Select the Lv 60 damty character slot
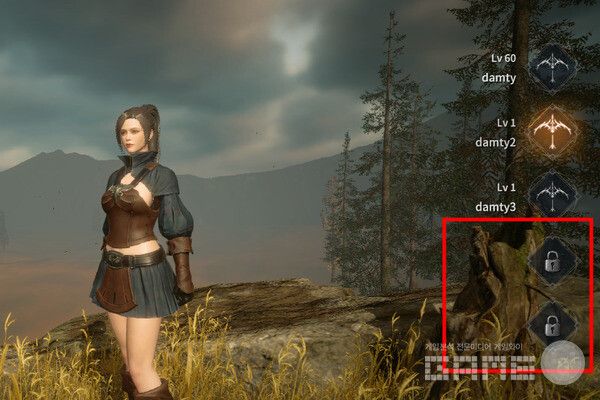The width and height of the screenshot is (600, 400). coord(552,67)
